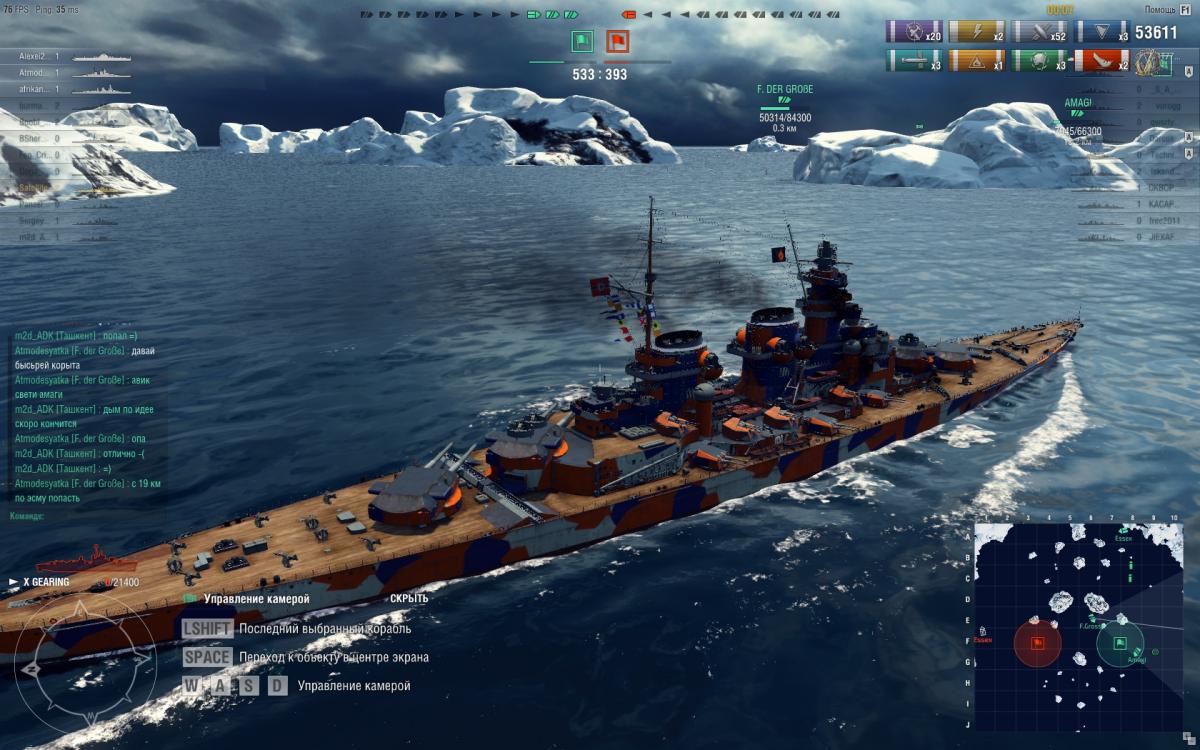The height and width of the screenshot is (750, 1200).
Task: Click the allied Essen carrier marker on minimap
Action: (1125, 532)
